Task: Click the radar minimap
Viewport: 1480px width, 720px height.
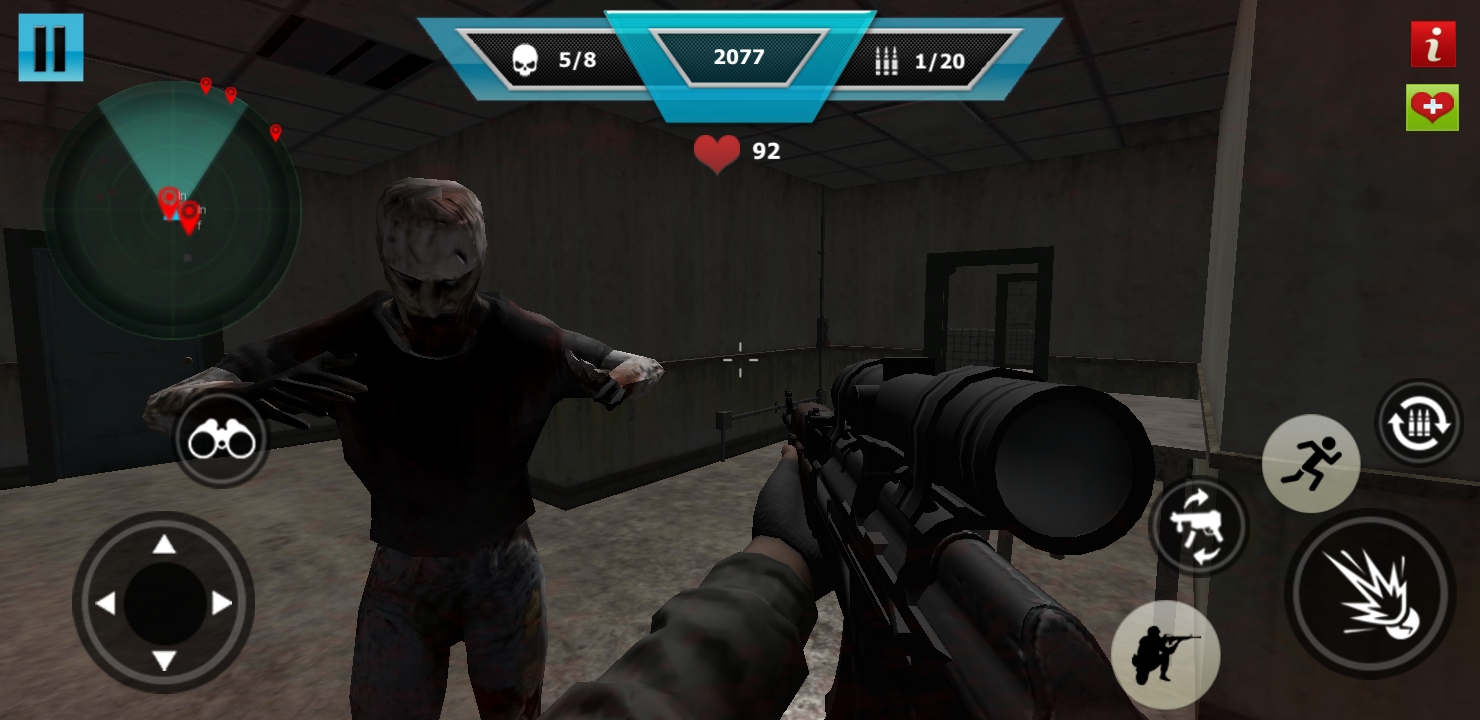Action: tap(172, 210)
